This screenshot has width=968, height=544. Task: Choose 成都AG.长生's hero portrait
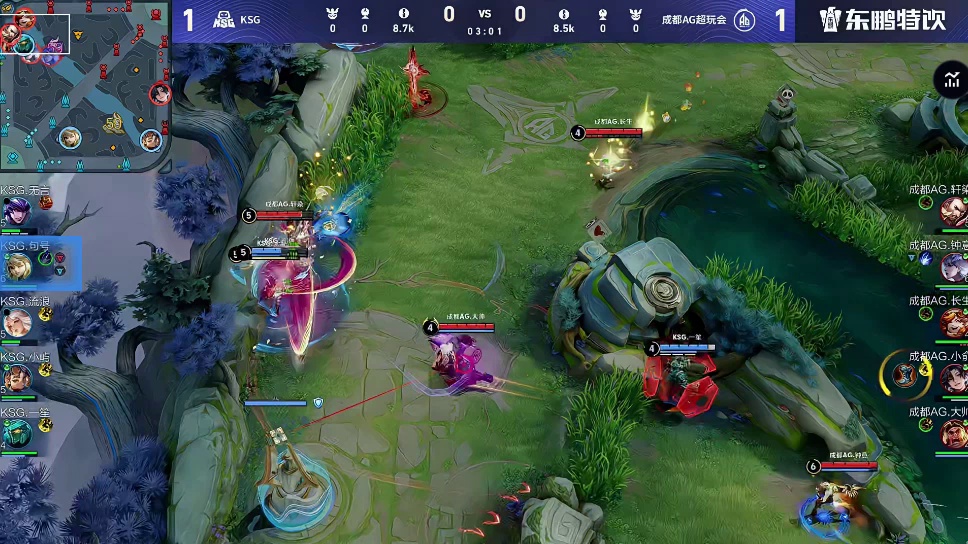click(952, 322)
